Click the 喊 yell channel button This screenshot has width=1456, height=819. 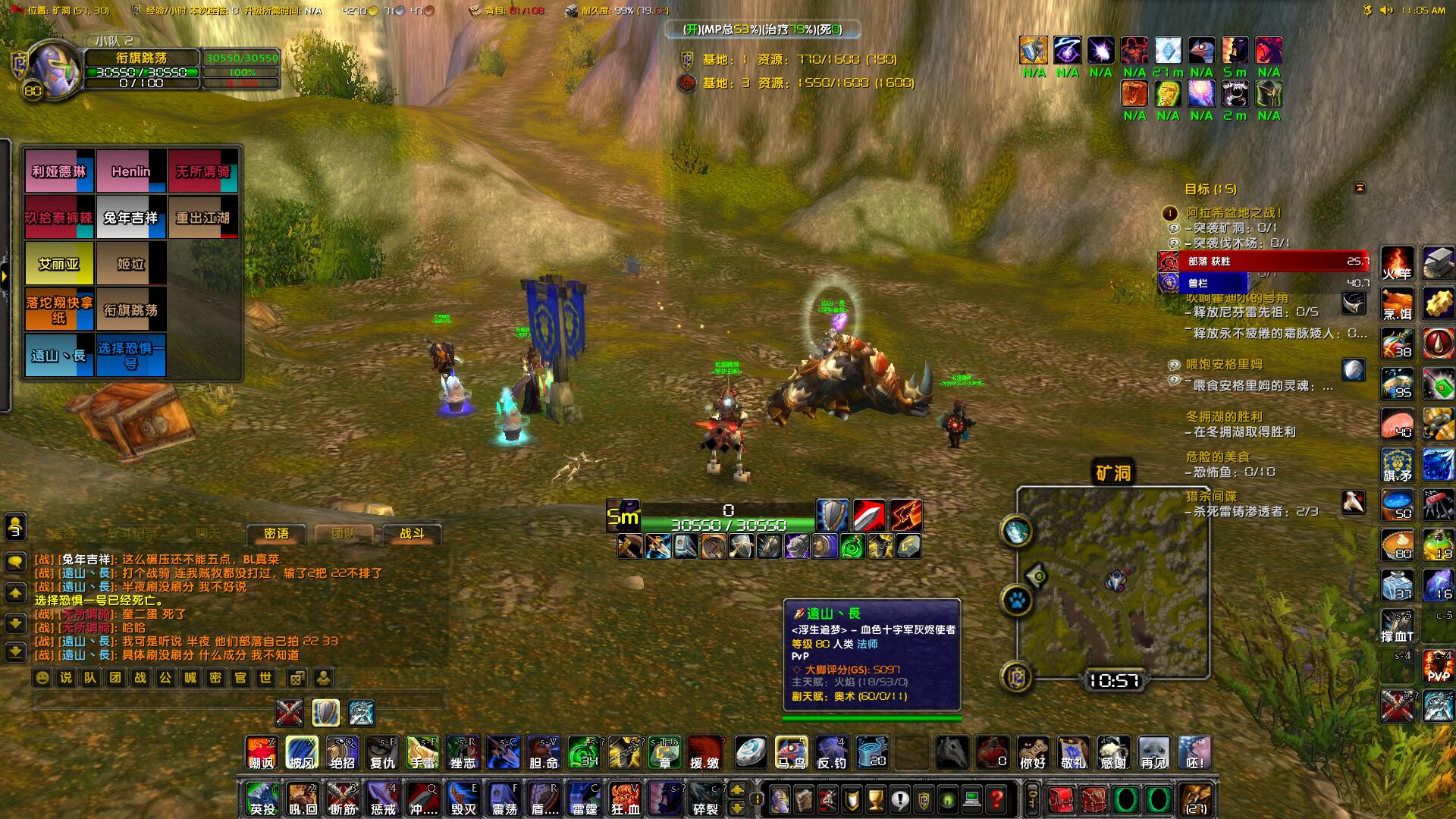point(190,677)
